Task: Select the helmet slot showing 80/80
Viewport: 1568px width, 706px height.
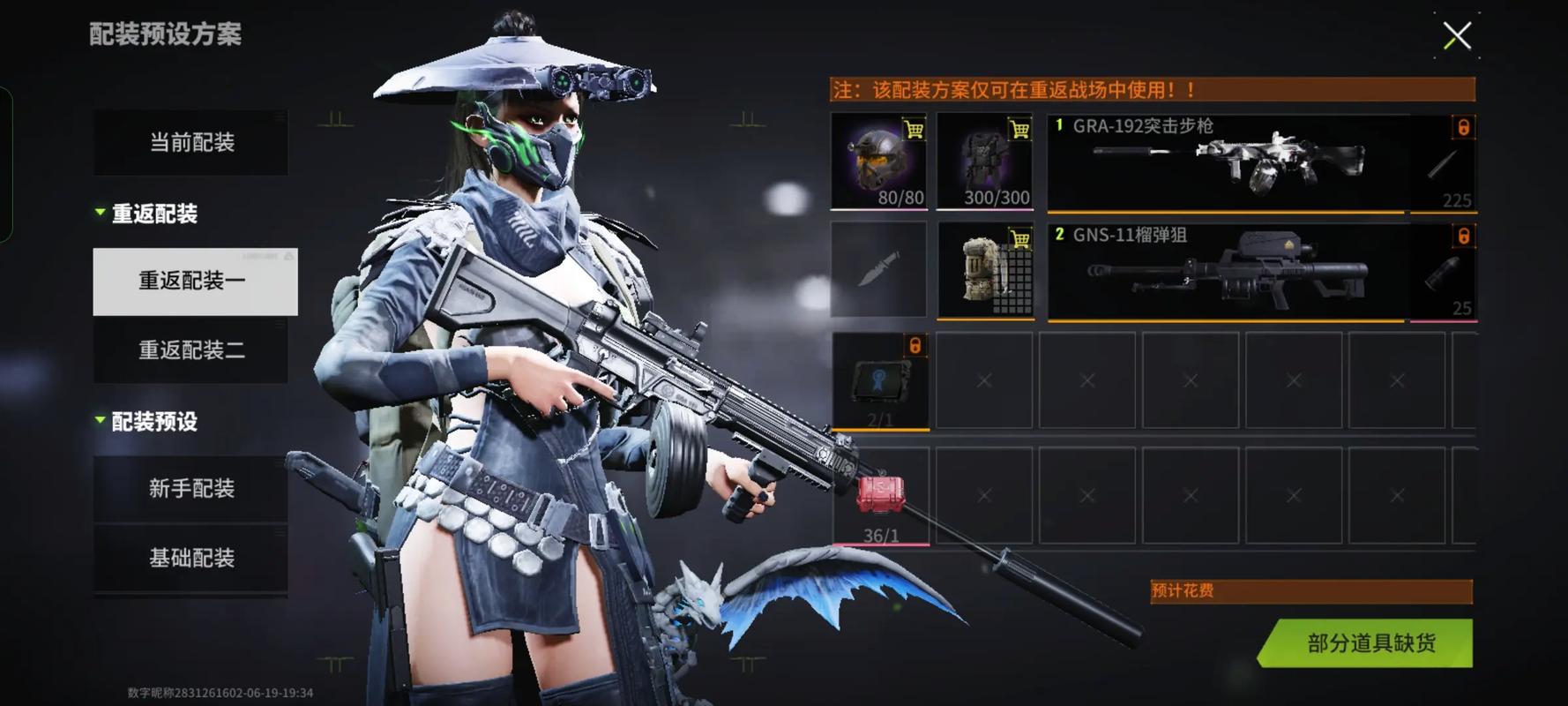Action: (878, 161)
